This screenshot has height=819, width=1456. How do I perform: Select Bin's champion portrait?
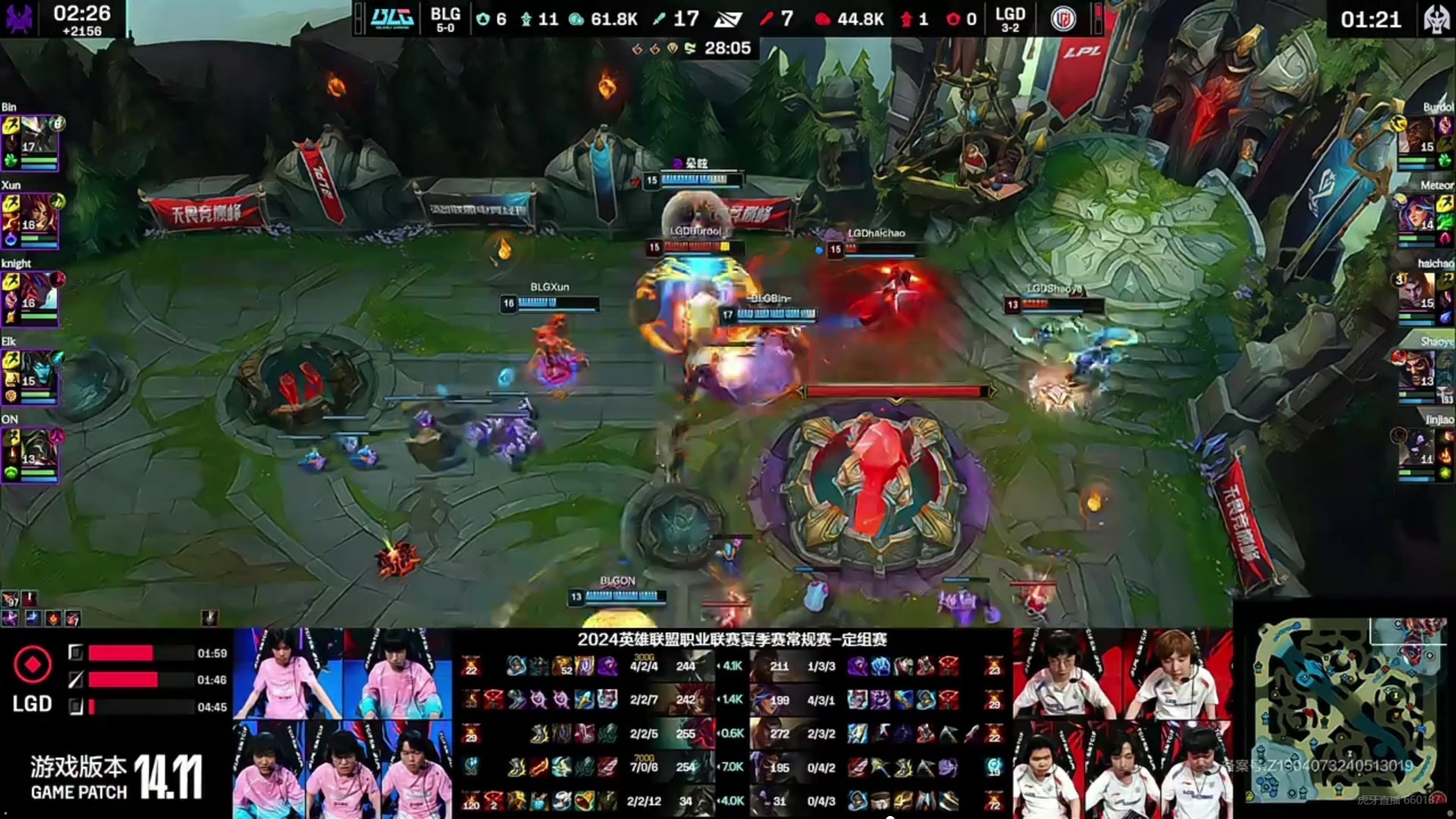(36, 136)
